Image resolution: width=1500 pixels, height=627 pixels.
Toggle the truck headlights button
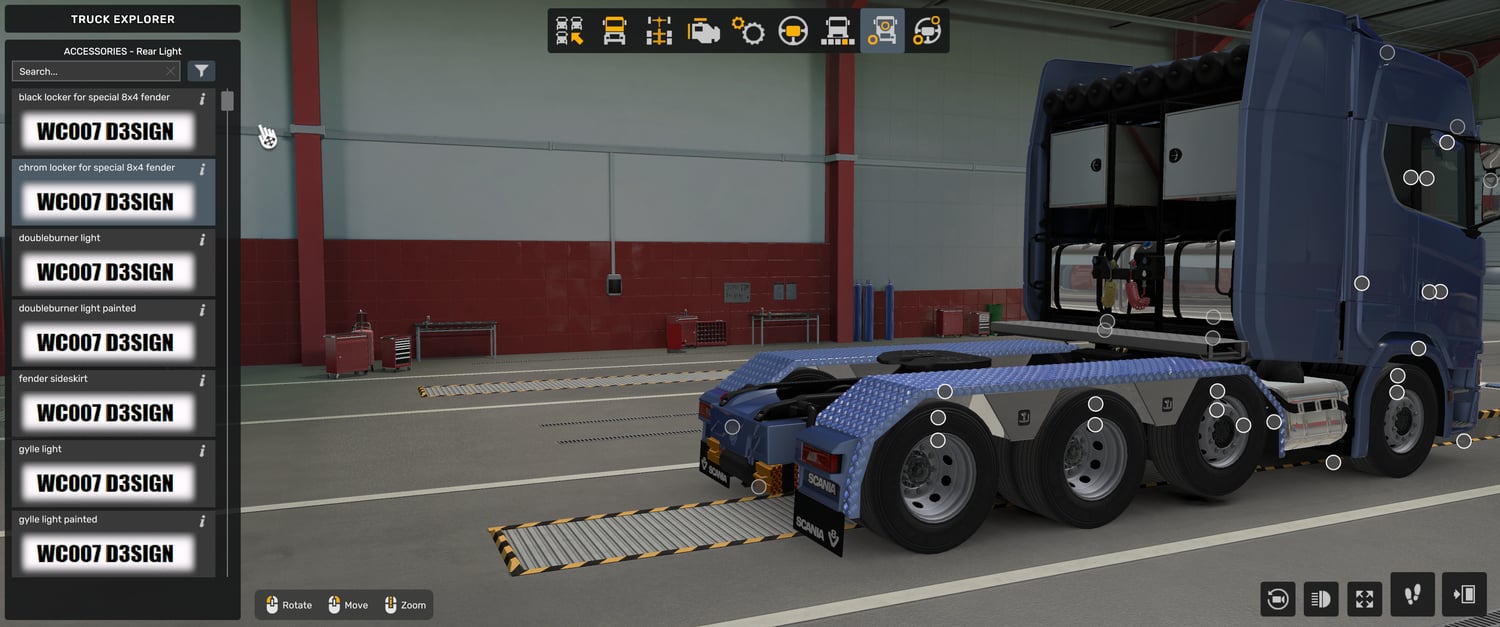[x=1321, y=599]
